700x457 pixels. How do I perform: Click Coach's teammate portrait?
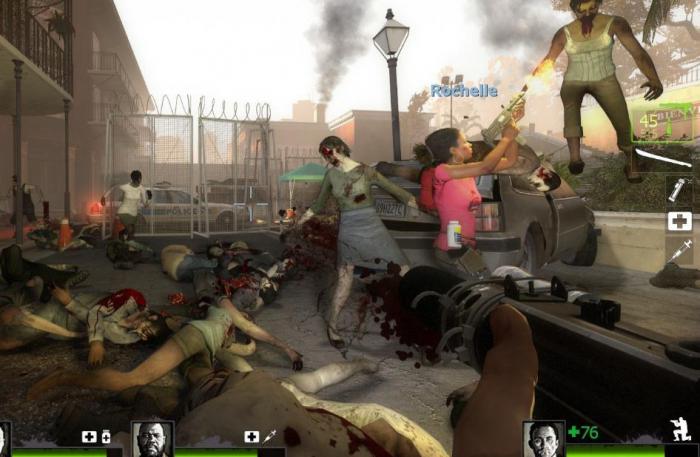[x=153, y=439]
